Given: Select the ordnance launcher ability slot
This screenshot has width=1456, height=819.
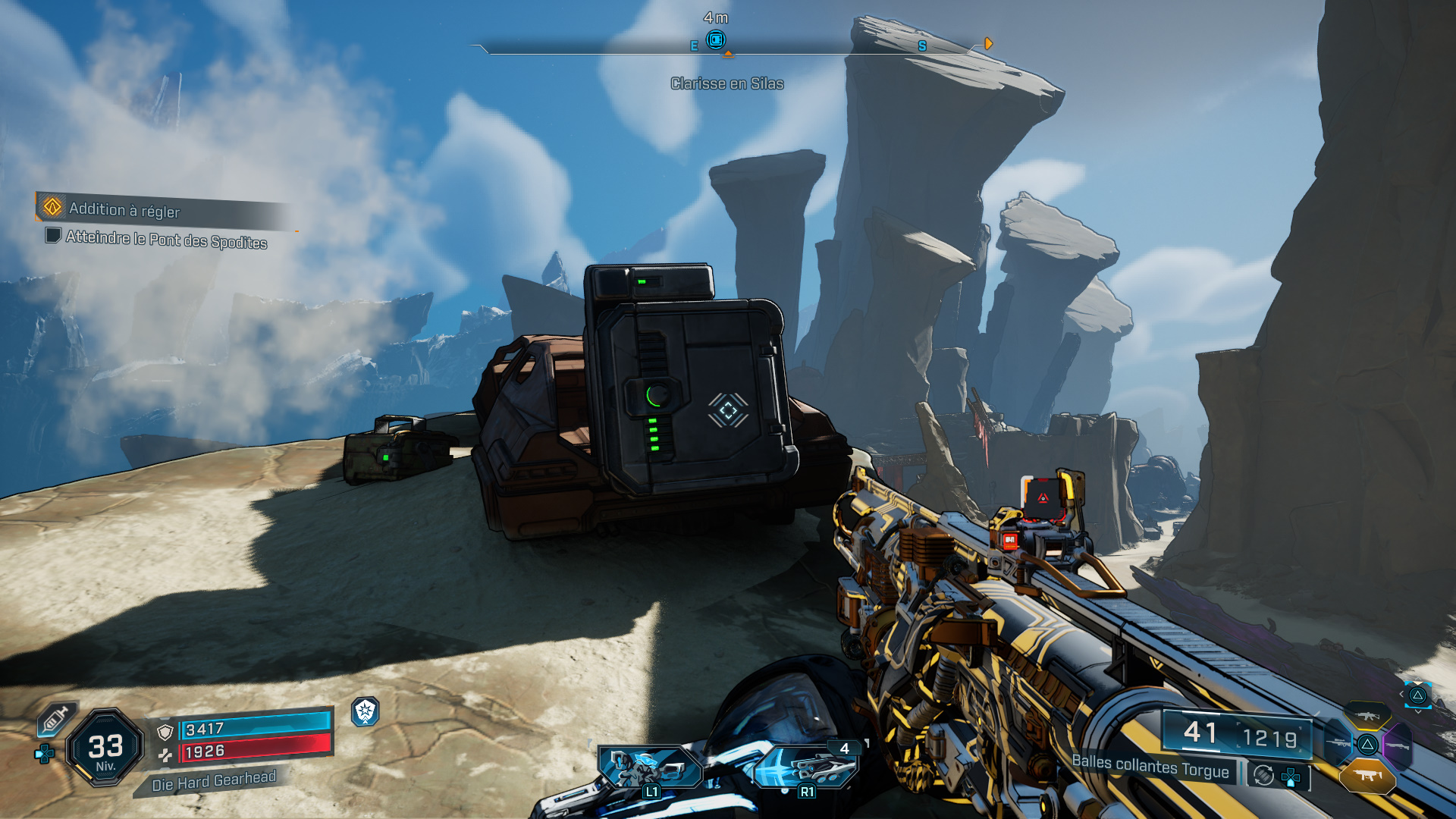Looking at the screenshot, I should point(805,767).
